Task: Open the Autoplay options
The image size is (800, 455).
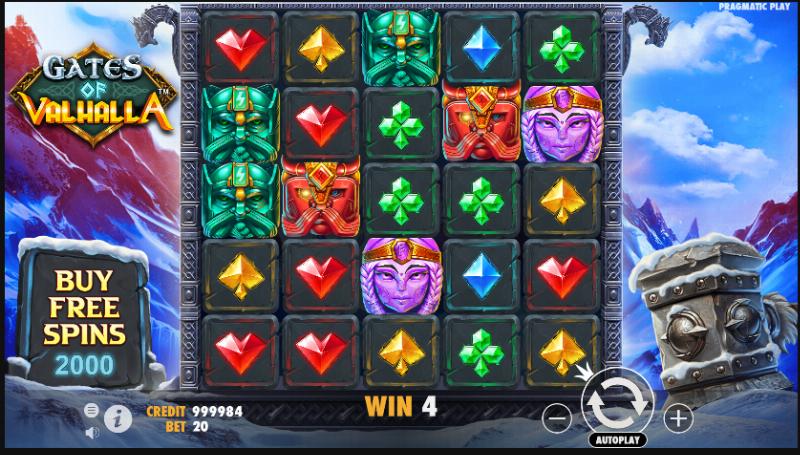Action: (x=617, y=440)
